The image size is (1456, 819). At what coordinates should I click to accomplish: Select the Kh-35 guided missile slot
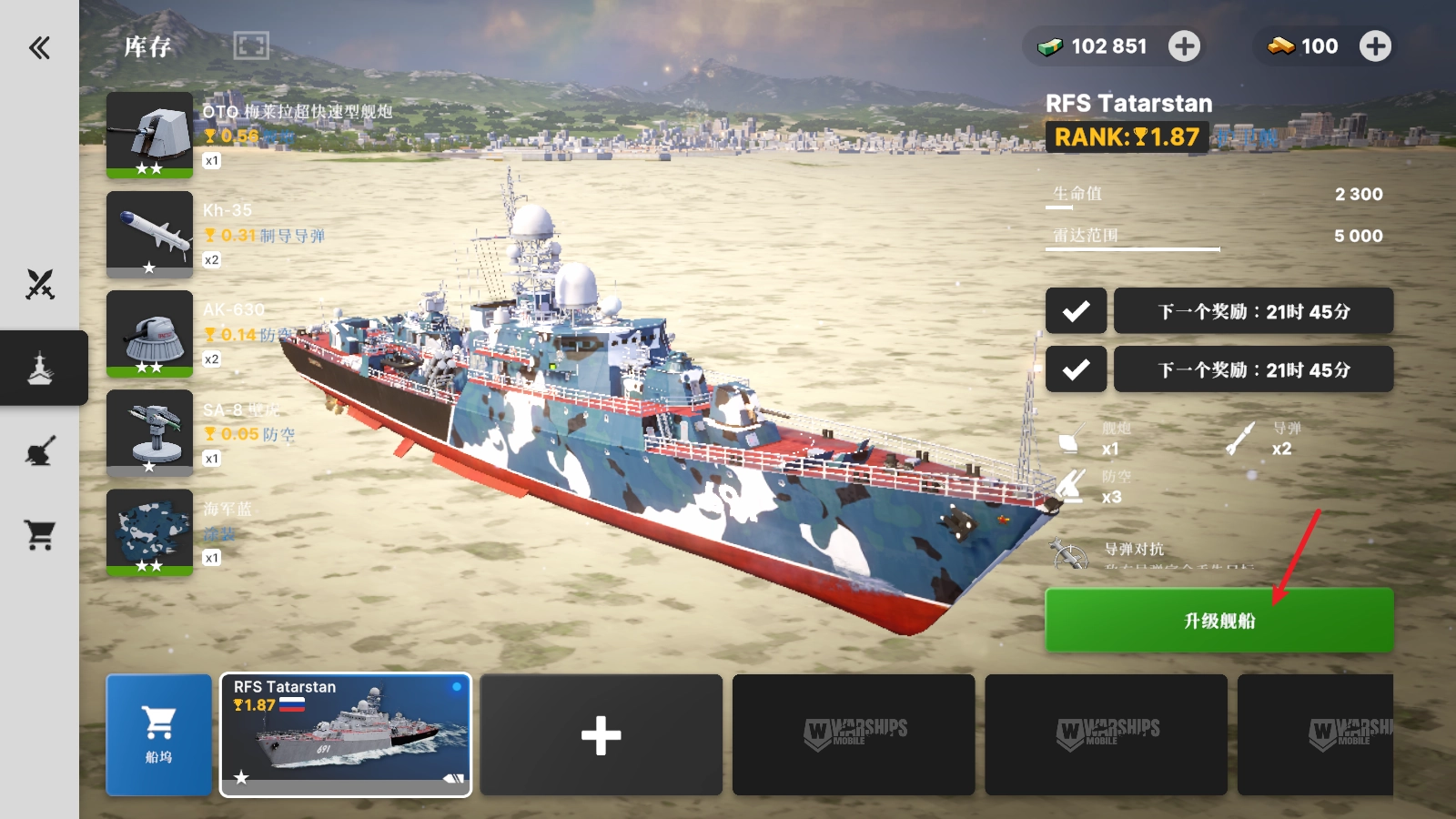(x=150, y=234)
